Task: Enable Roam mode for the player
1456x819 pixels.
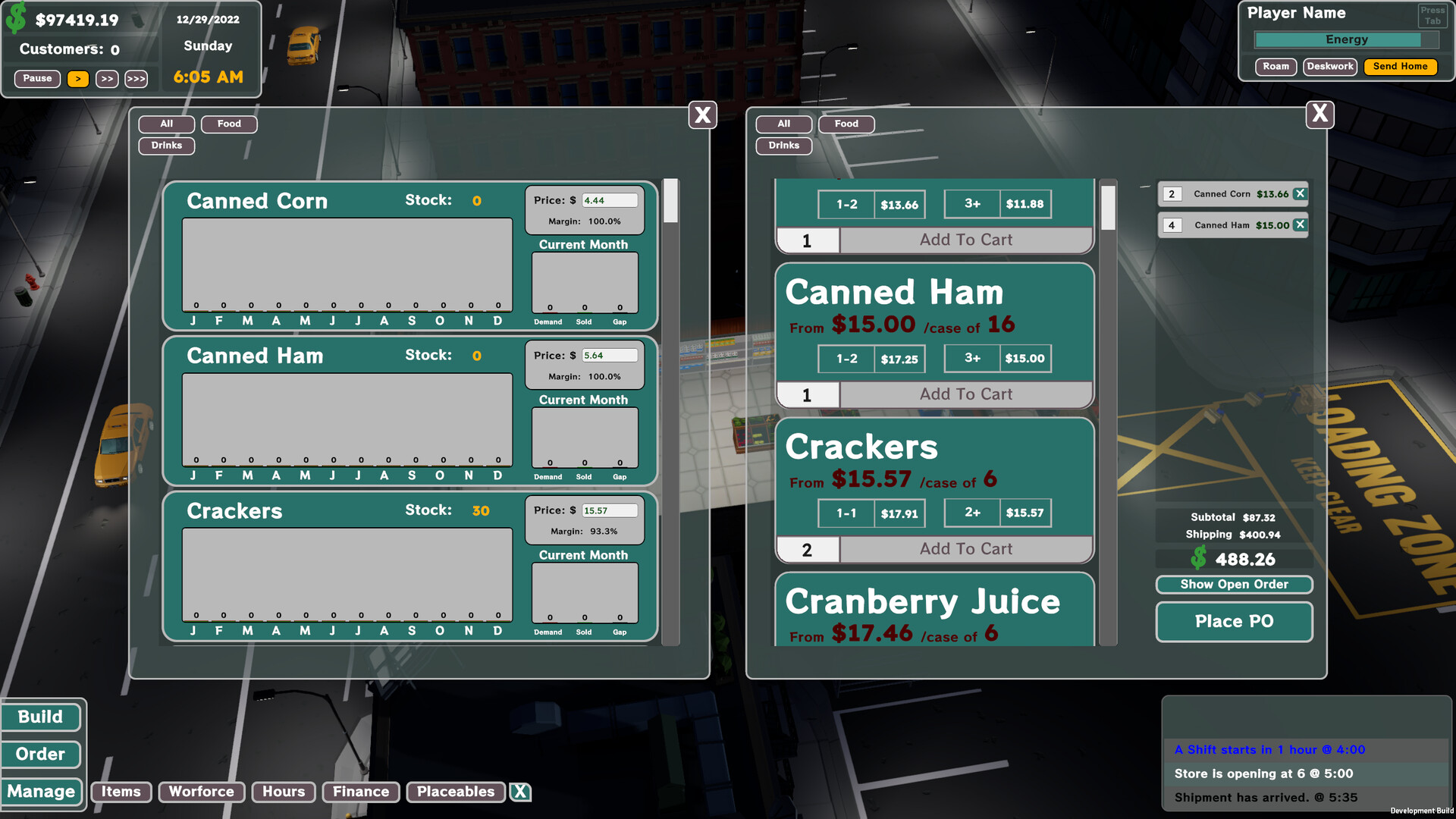Action: click(1276, 66)
